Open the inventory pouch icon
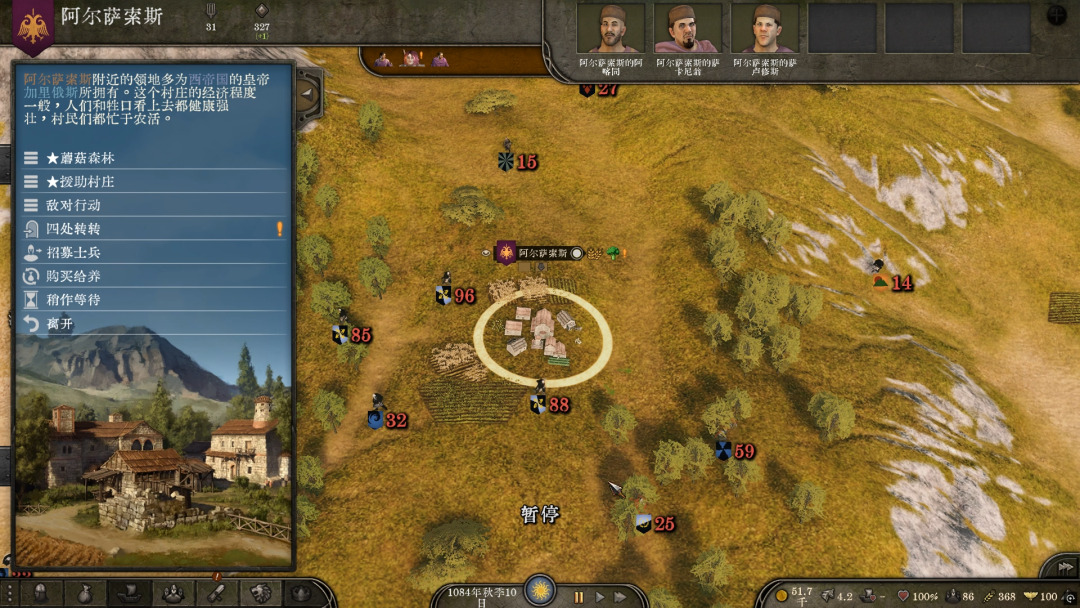This screenshot has height=608, width=1080. coord(87,592)
